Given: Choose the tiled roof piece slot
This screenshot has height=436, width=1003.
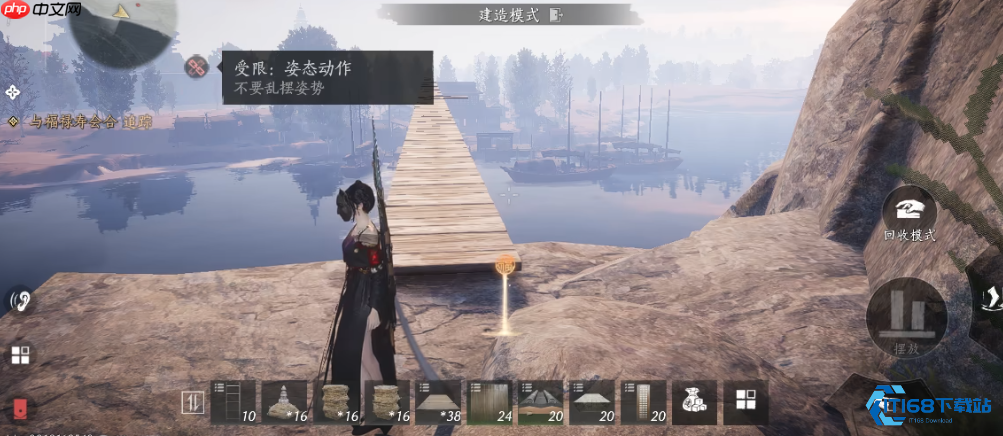Looking at the screenshot, I should click(x=541, y=402).
